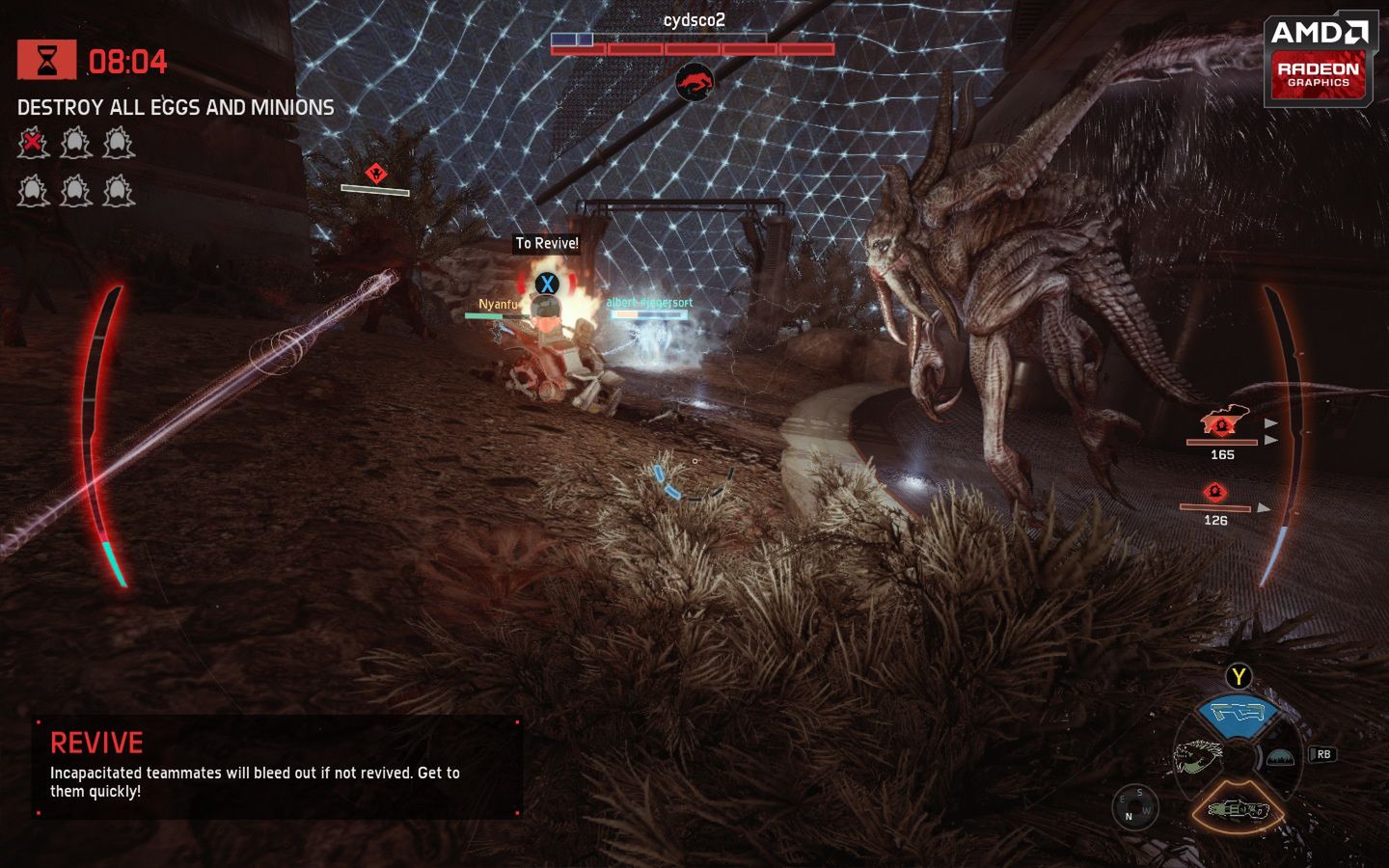This screenshot has height=868, width=1389.
Task: Toggle the yellow Y button on the weapon wheel
Action: 1238,677
